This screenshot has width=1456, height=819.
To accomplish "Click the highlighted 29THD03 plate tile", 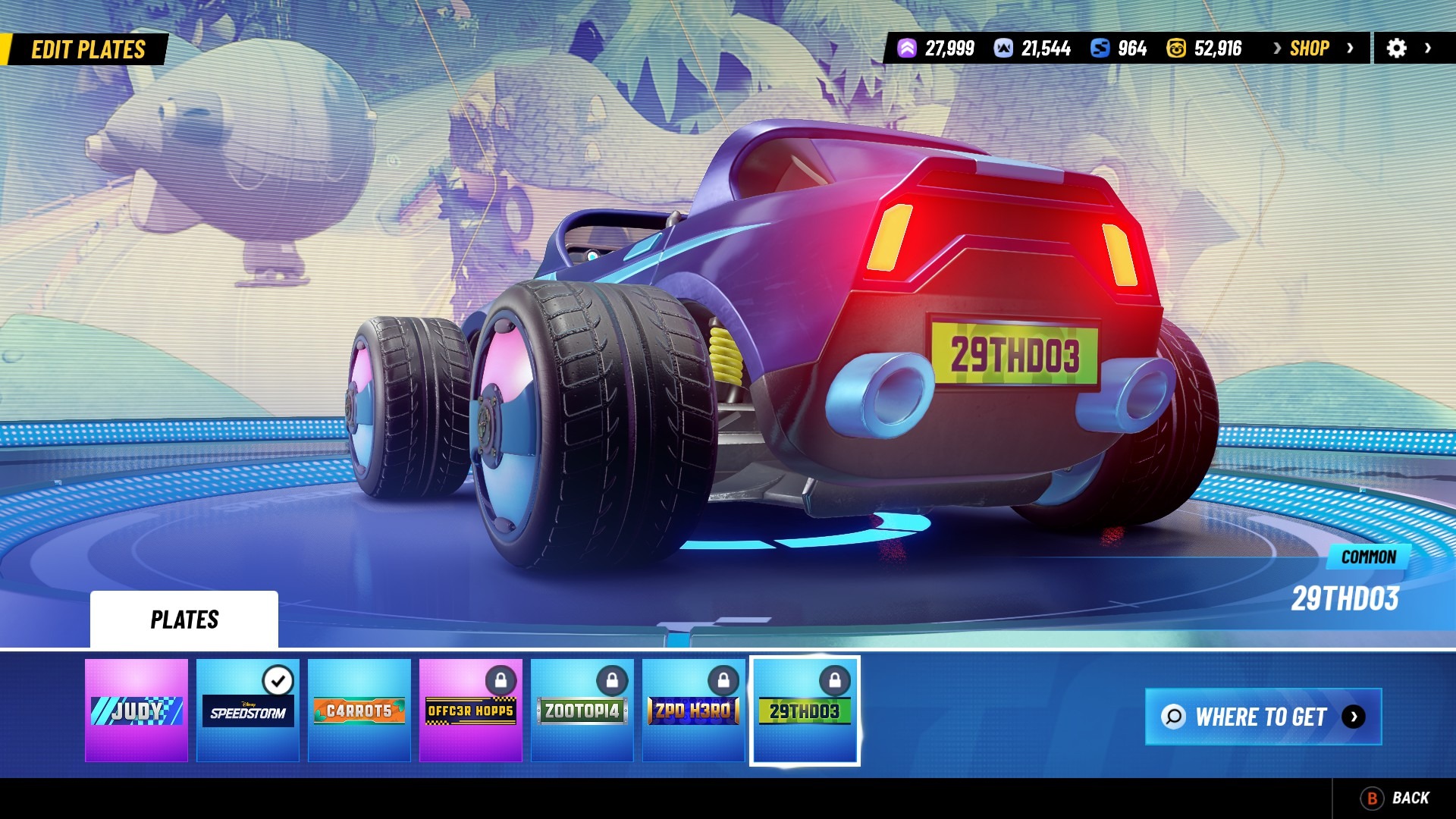I will (x=805, y=710).
